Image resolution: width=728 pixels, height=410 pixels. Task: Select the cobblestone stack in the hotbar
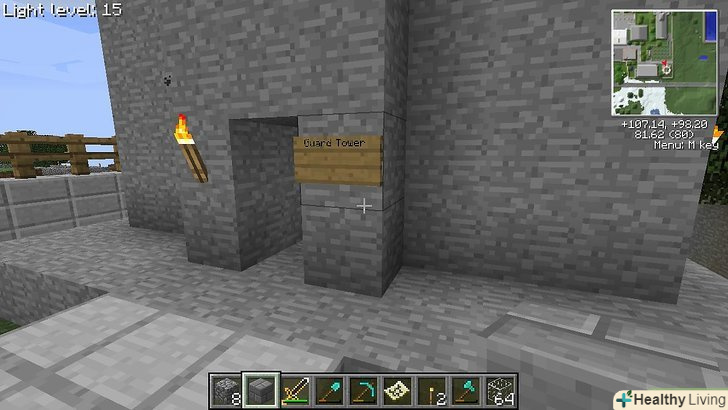(226, 390)
